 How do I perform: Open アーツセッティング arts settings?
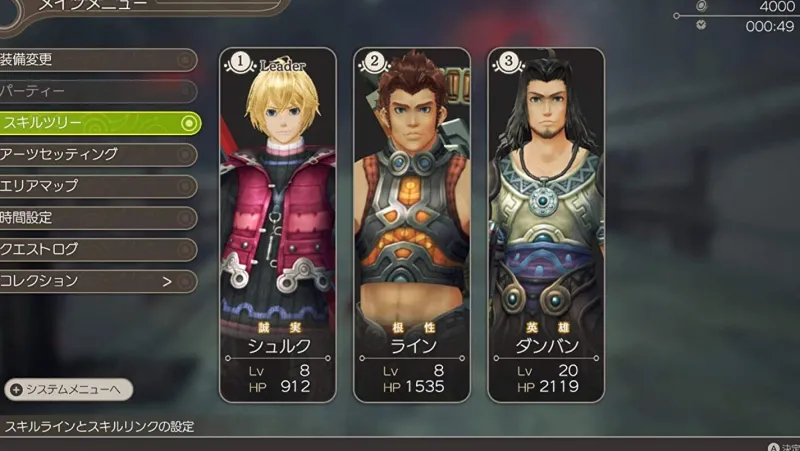(95, 154)
